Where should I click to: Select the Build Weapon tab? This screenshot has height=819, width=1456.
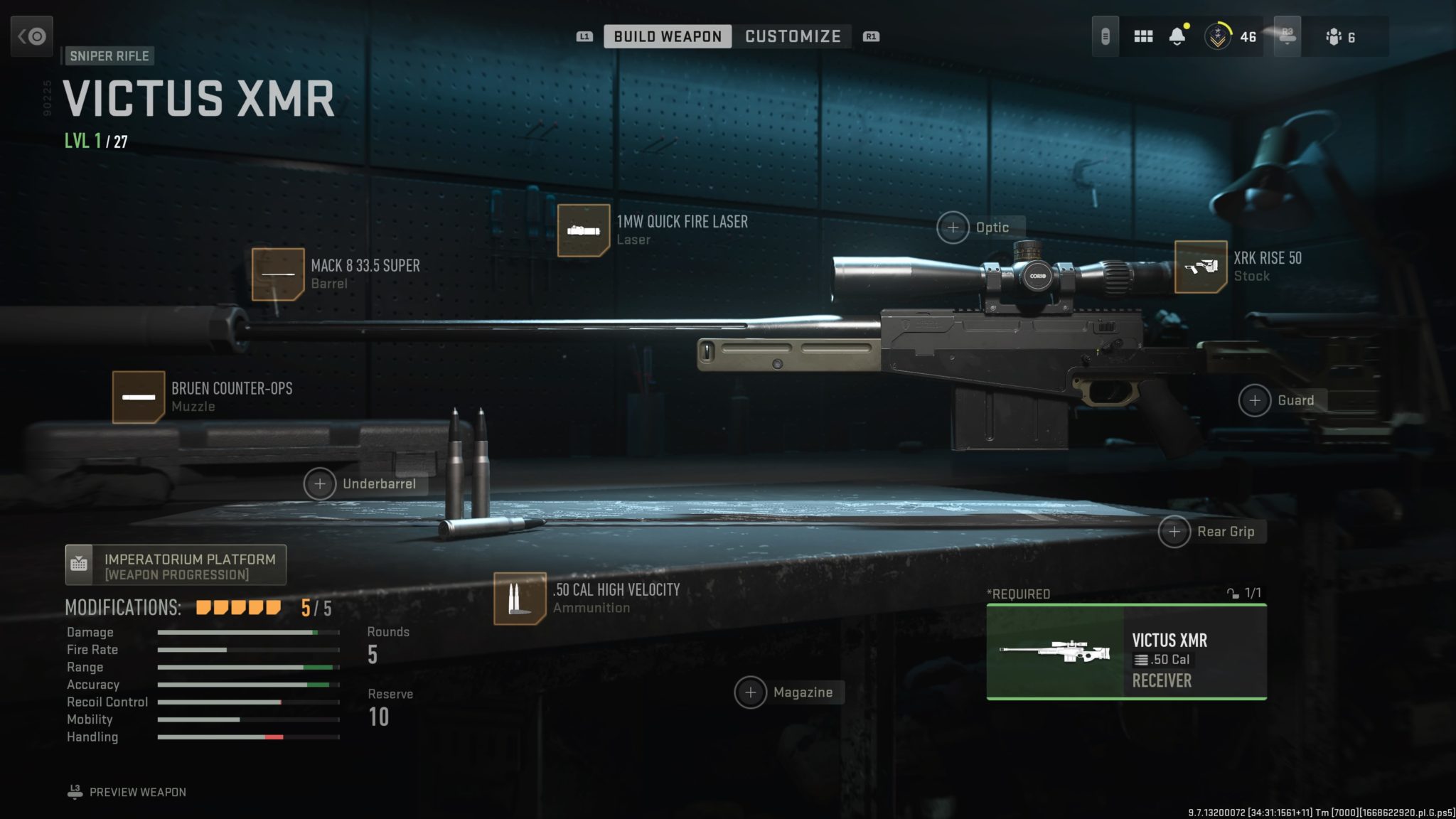coord(666,36)
